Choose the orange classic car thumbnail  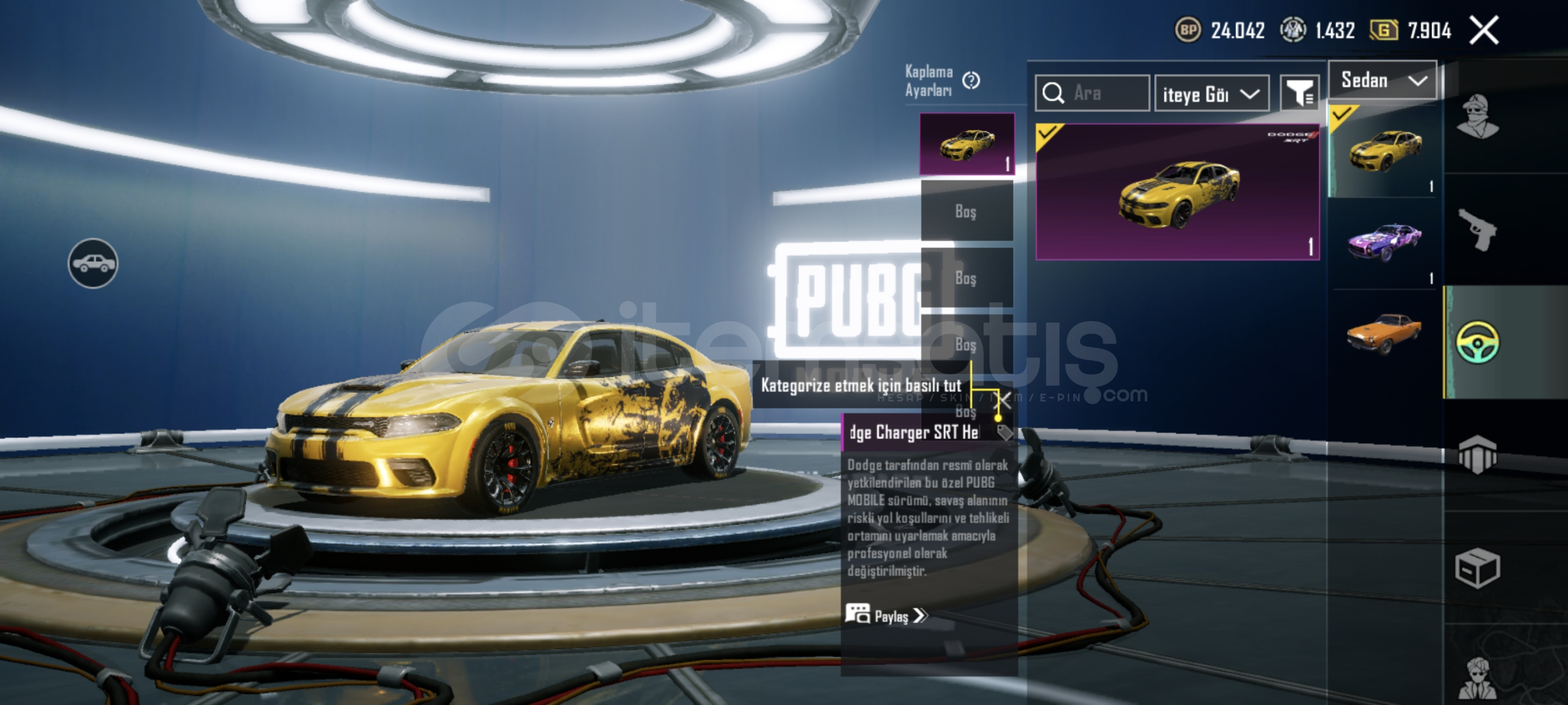(1384, 333)
